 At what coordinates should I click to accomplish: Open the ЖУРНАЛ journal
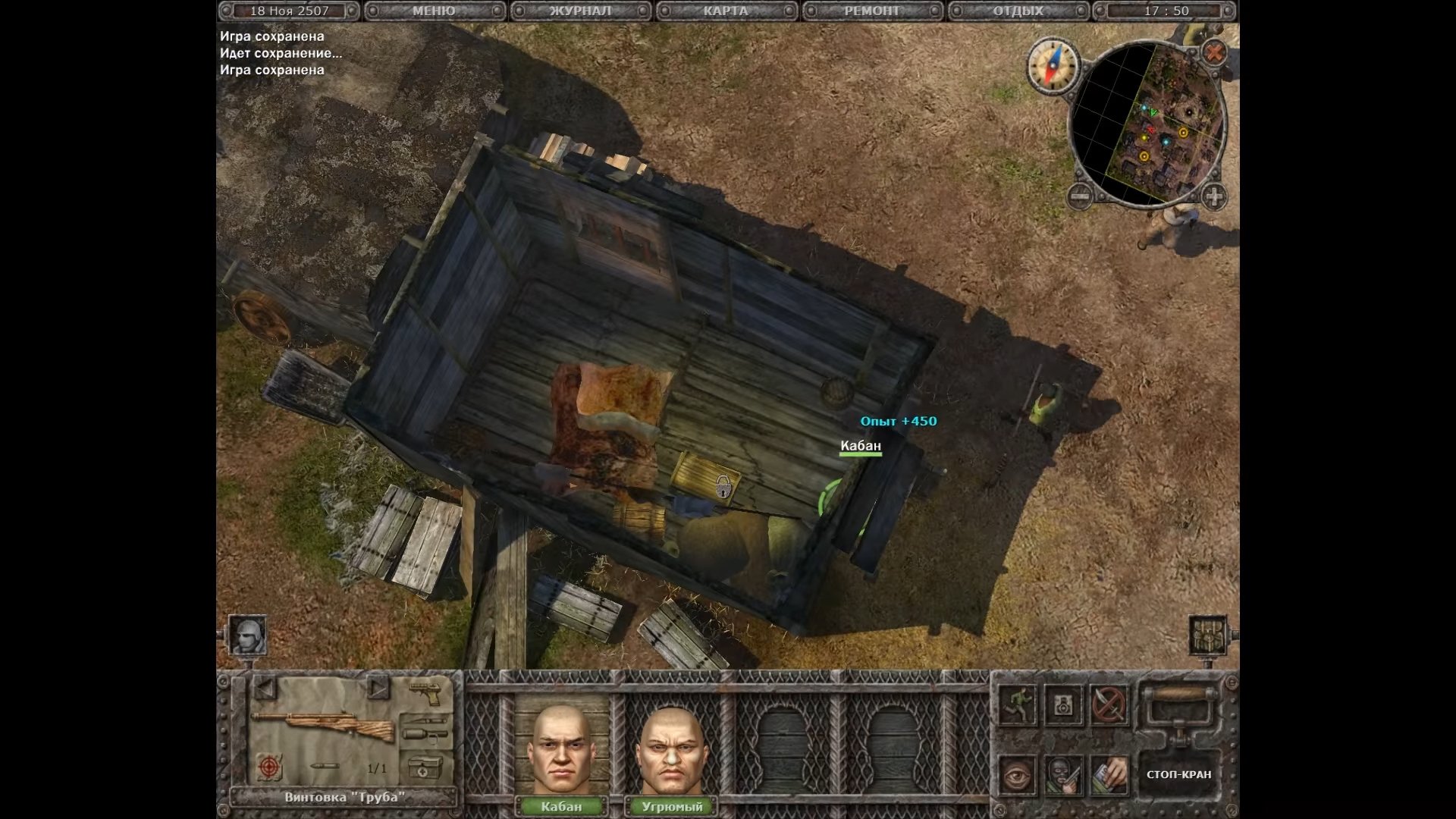pyautogui.click(x=580, y=11)
